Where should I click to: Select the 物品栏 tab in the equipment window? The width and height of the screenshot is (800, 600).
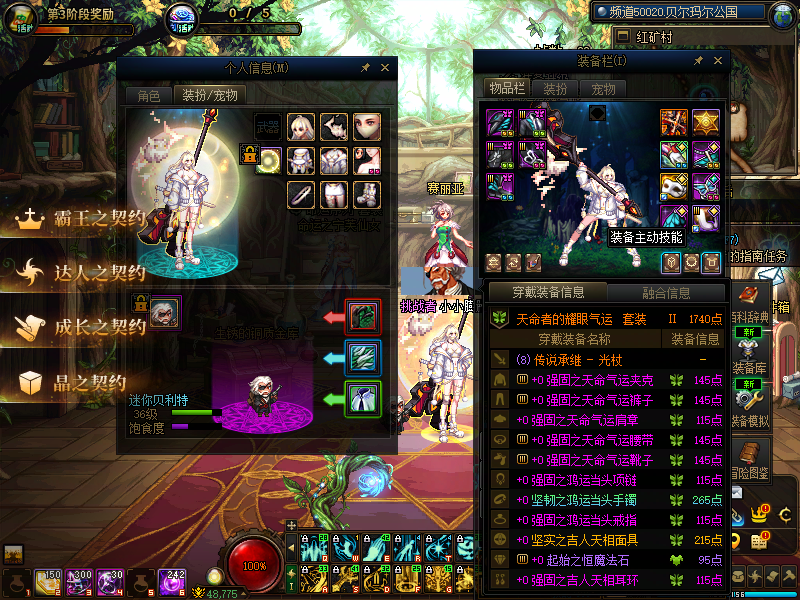(506, 88)
